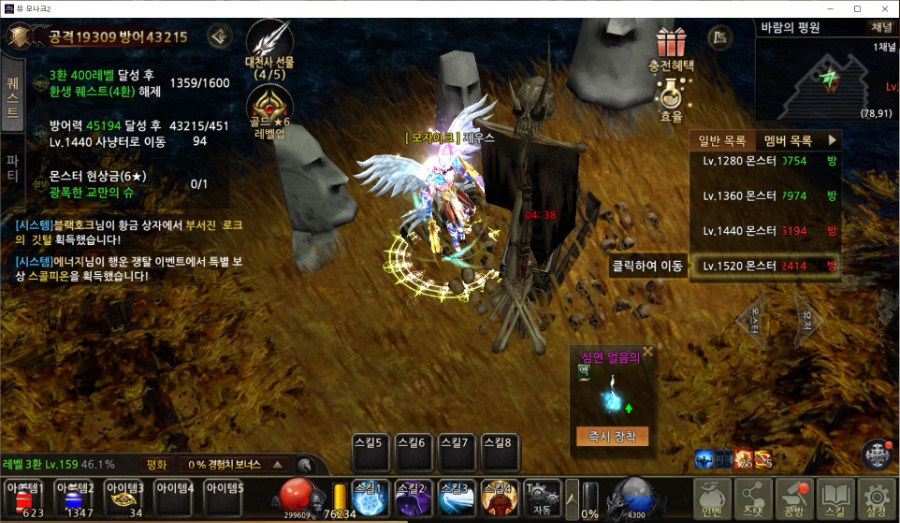
Task: Open the 인벤 inventory bag menu
Action: pyautogui.click(x=712, y=498)
